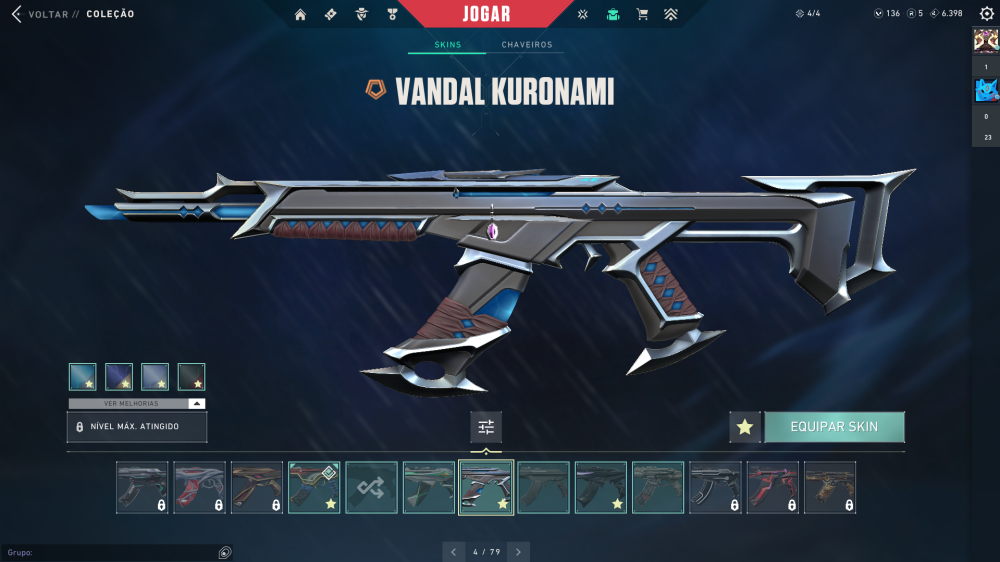Viewport: 1000px width, 562px height.
Task: Choose the dark black Kuronami variant swatch
Action: coord(191,376)
